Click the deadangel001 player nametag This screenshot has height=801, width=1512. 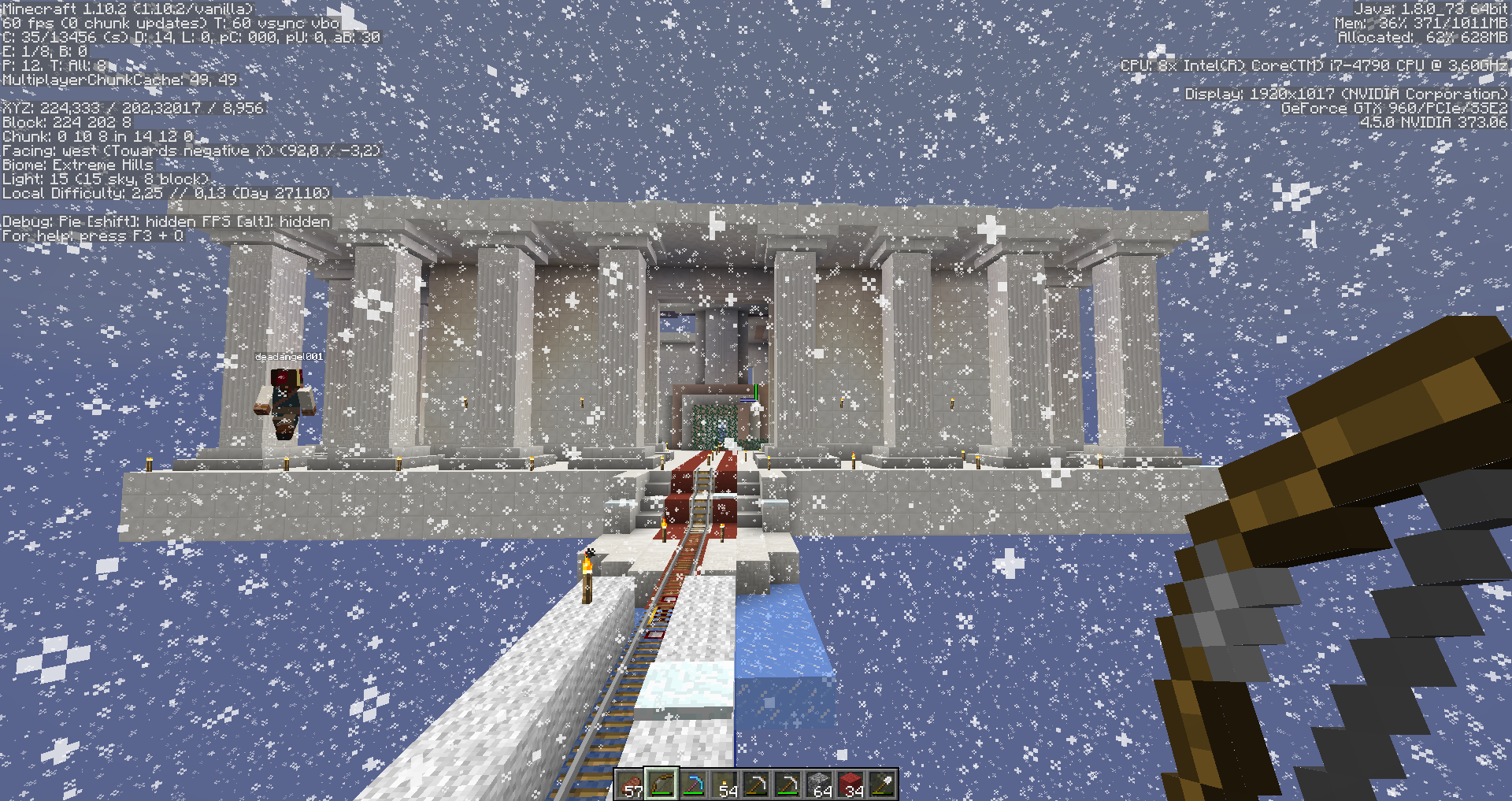[289, 356]
